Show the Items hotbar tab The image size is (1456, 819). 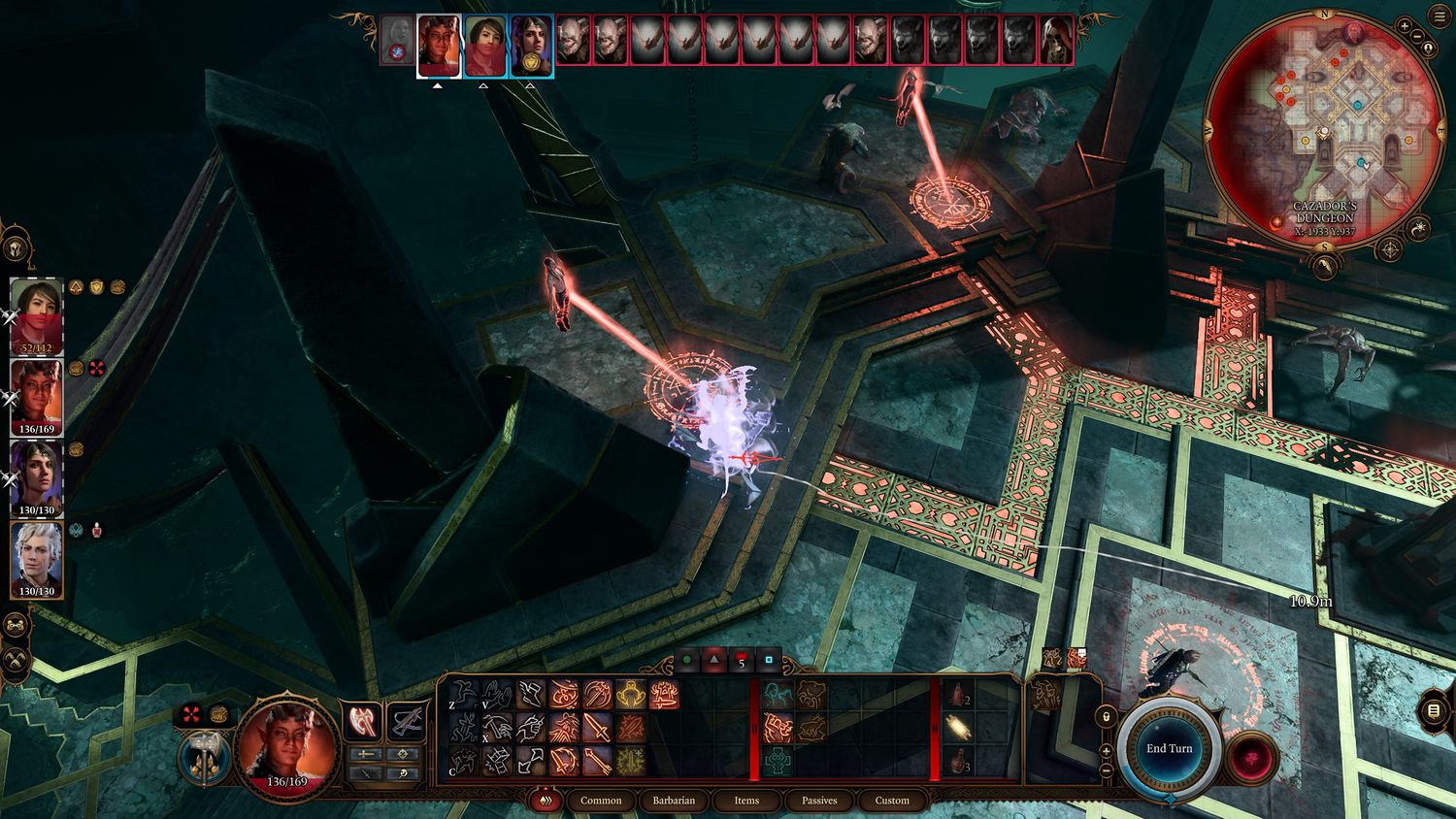coord(746,801)
